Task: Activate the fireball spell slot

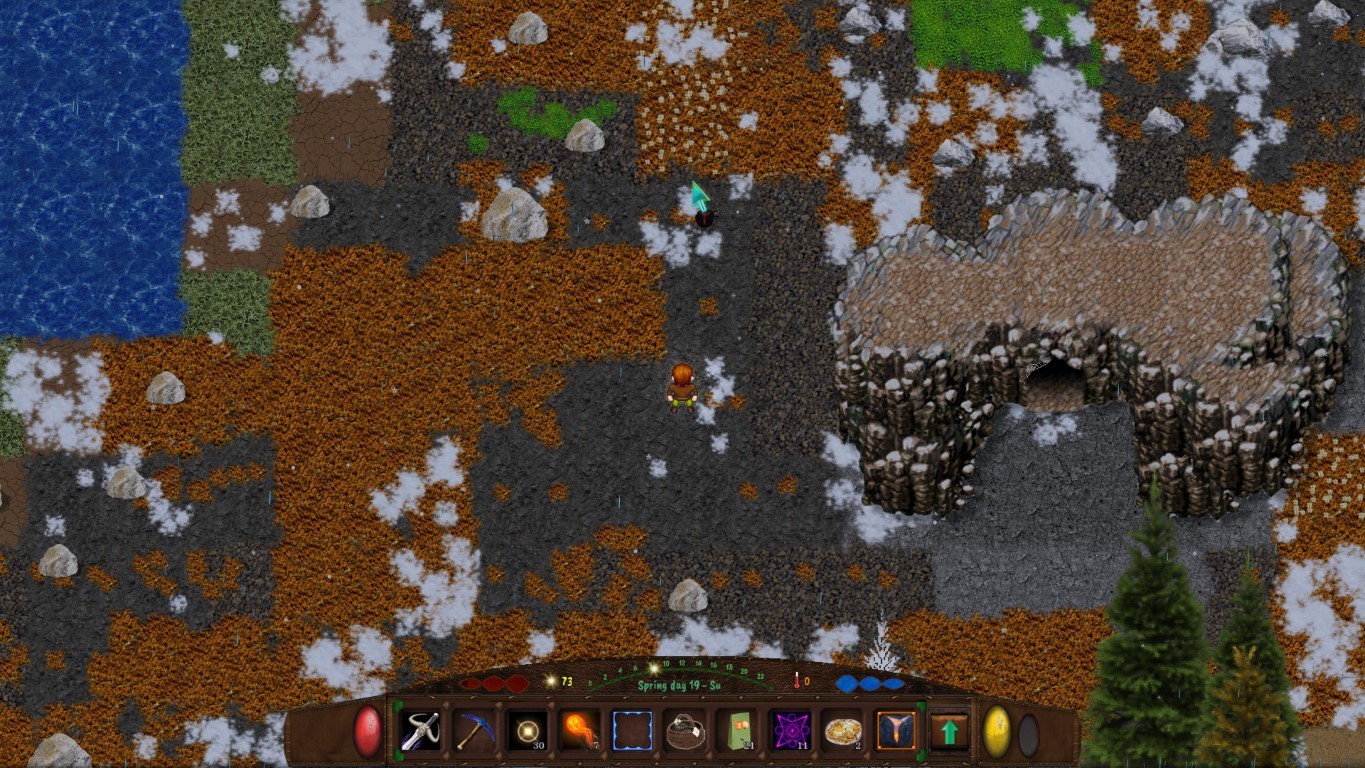Action: point(579,731)
